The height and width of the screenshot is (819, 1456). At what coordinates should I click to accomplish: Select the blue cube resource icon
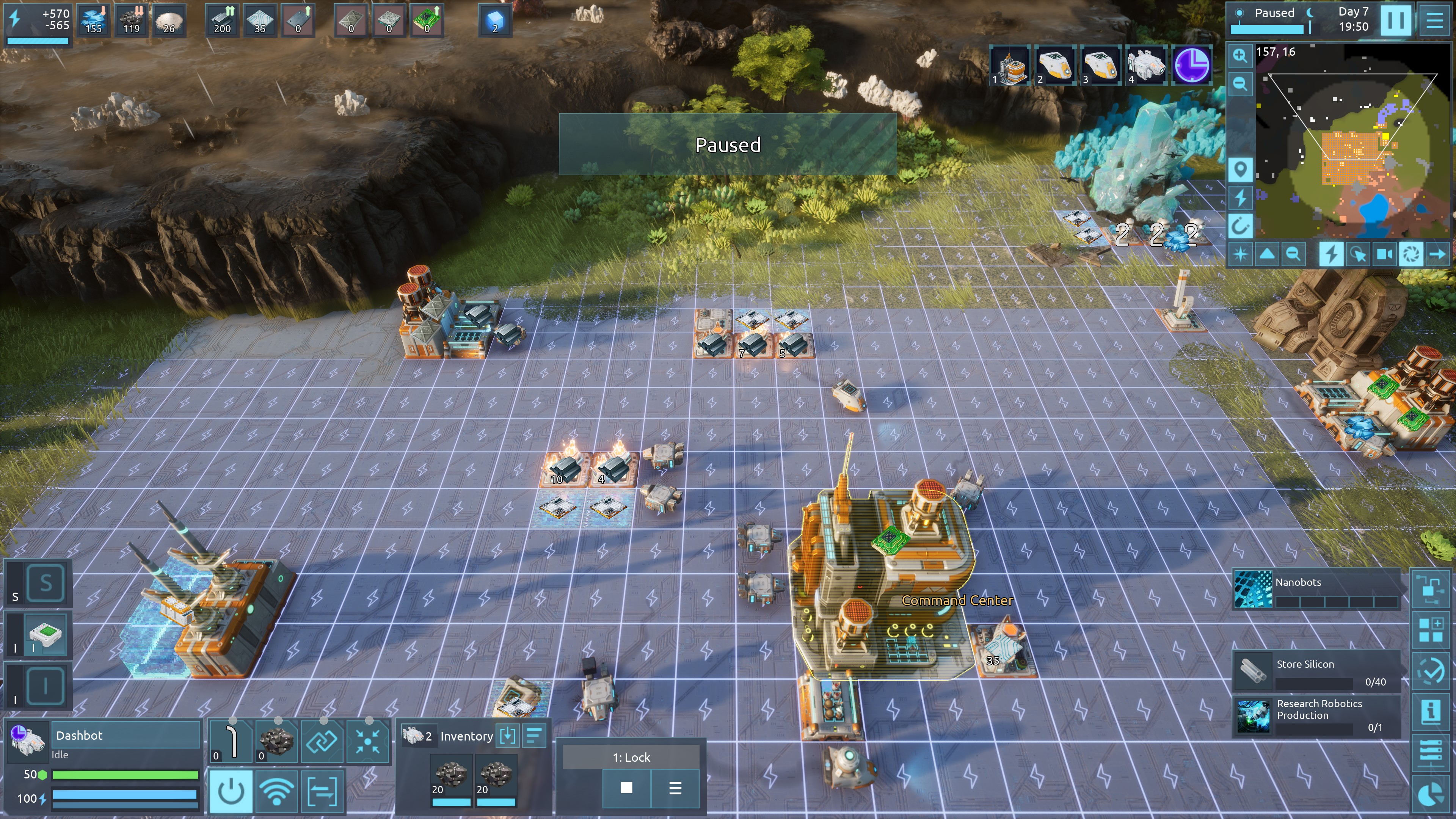494,20
